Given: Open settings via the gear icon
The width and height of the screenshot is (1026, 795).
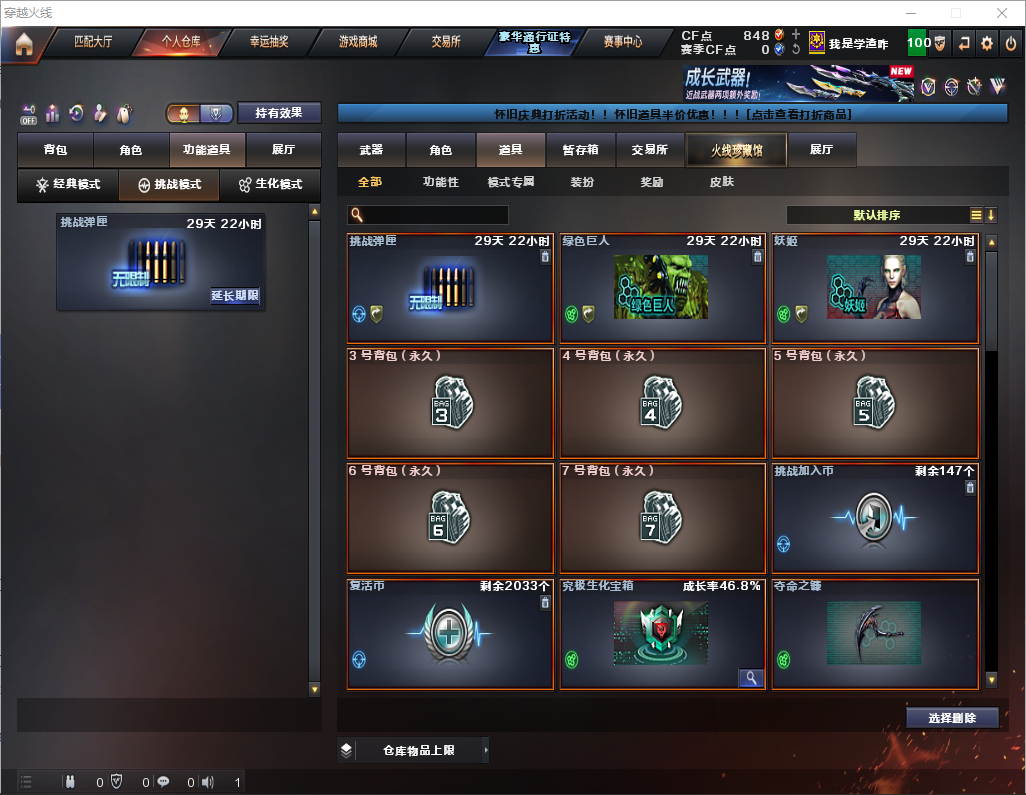Looking at the screenshot, I should 987,43.
